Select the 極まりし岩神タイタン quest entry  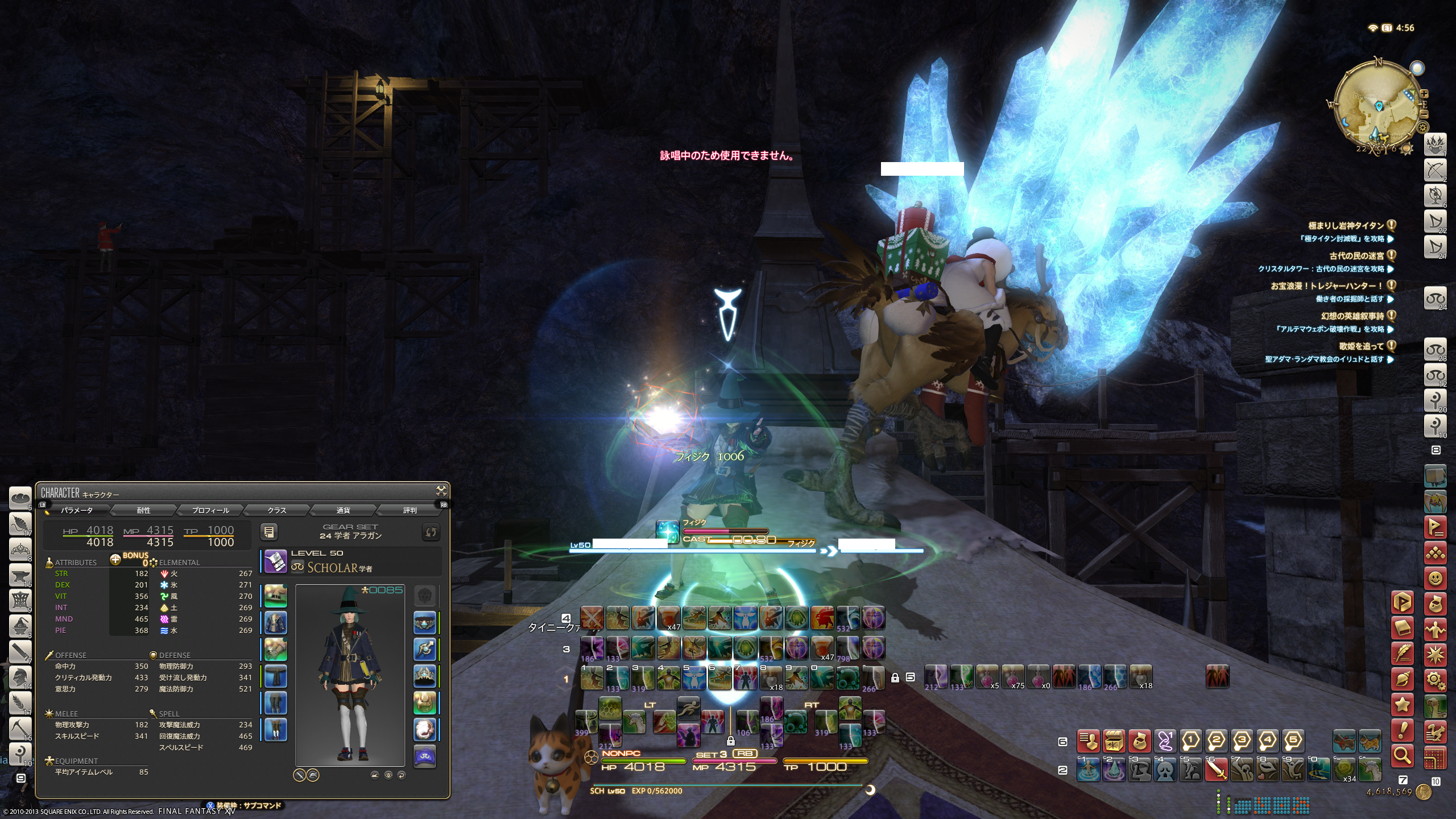1346,226
